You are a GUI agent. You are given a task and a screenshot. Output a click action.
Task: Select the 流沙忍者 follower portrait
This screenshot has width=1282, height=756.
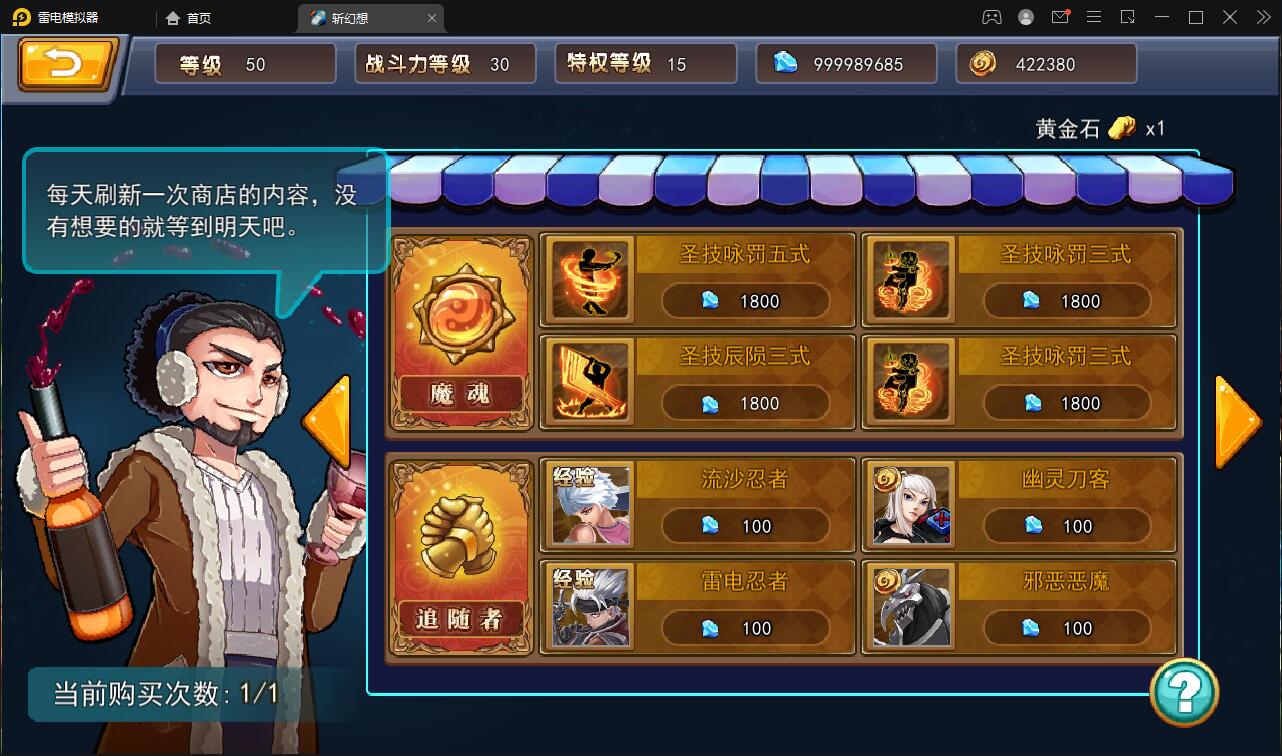(589, 505)
